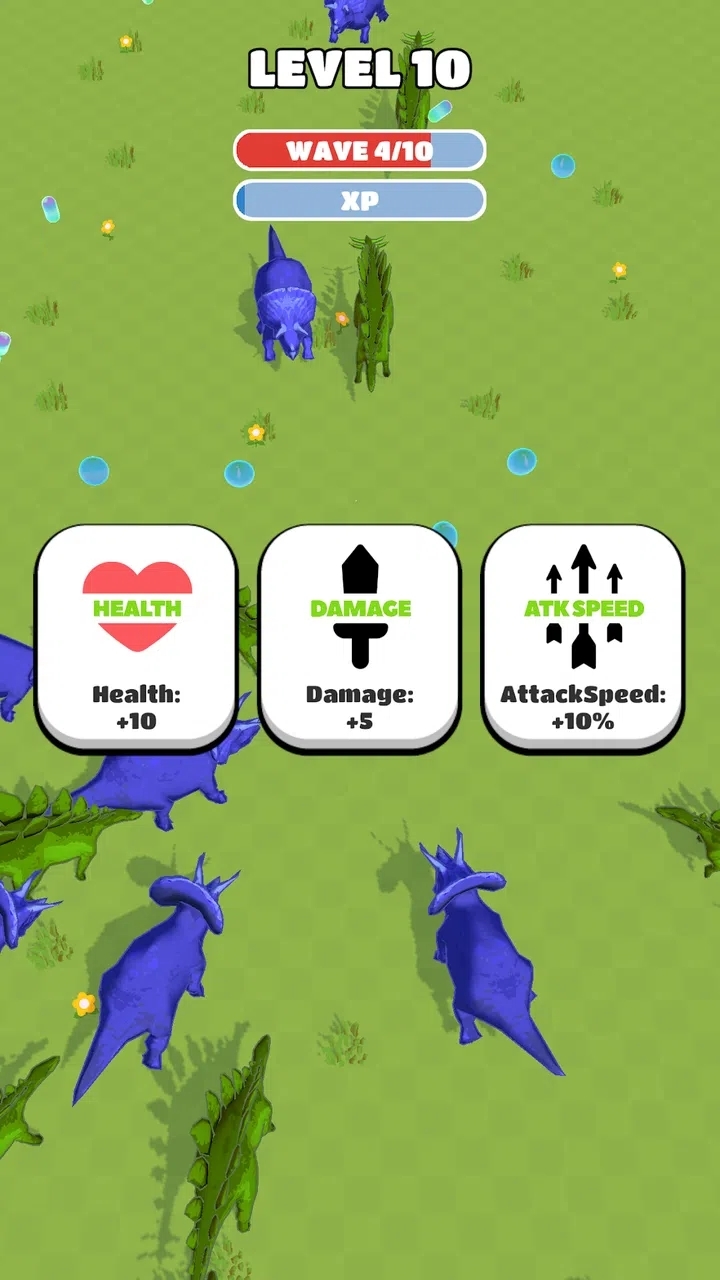720x1280 pixels.
Task: Pick the Attack Speed +10% upgrade card
Action: 583,637
